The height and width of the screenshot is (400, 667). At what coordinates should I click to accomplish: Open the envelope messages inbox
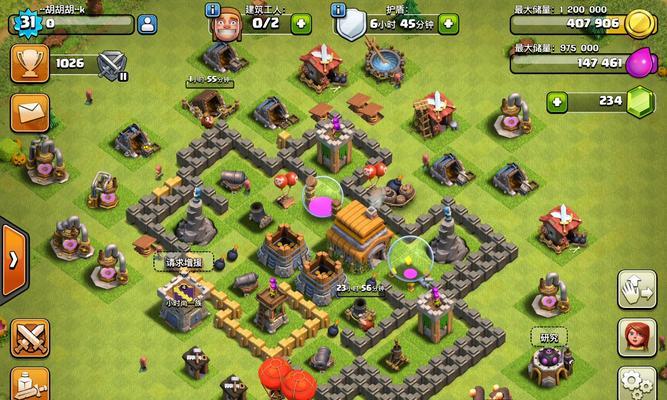tap(30, 115)
